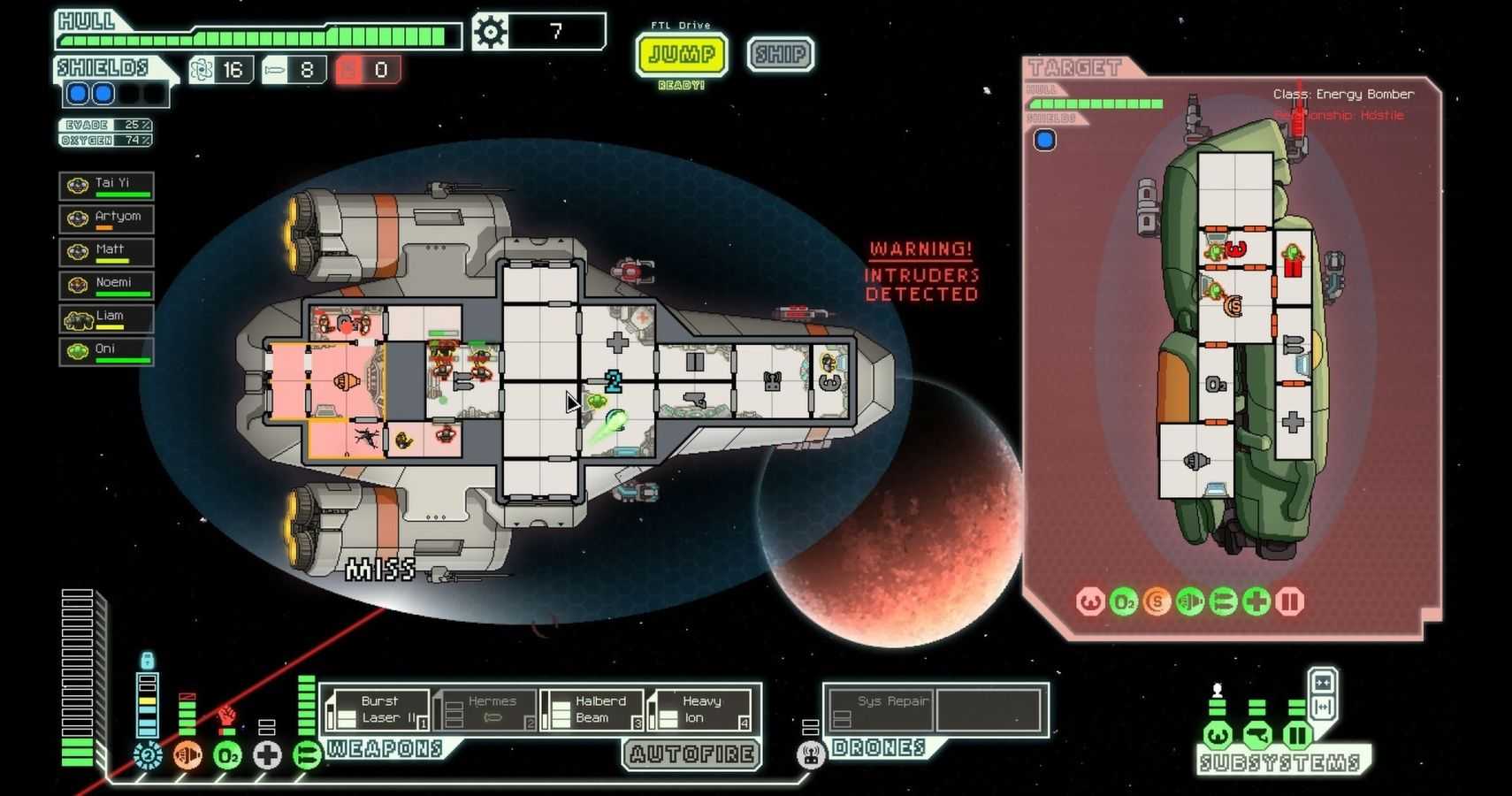Open the SHIP menu

click(780, 55)
